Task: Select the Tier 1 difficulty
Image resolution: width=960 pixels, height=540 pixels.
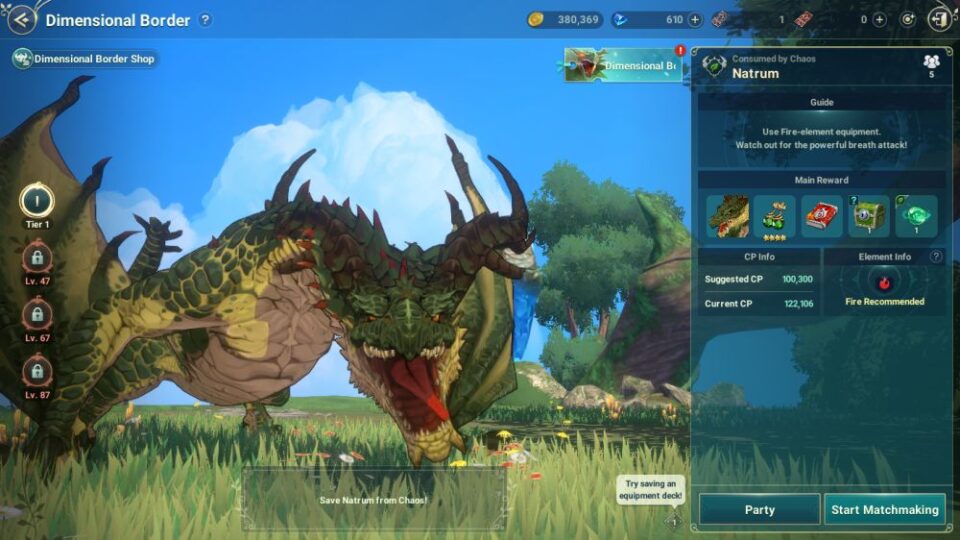Action: [x=37, y=201]
